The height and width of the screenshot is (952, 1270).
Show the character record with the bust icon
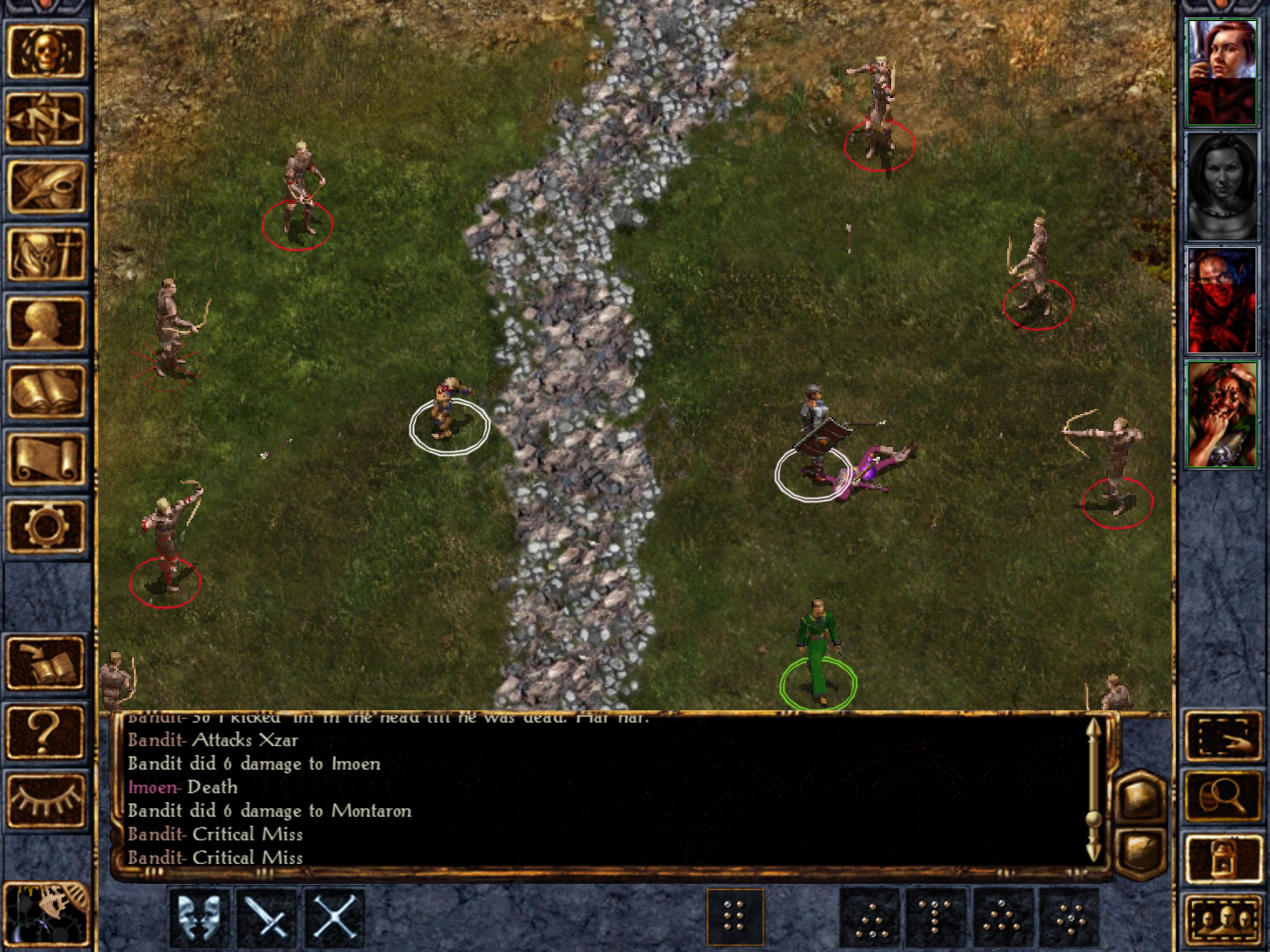click(x=45, y=323)
